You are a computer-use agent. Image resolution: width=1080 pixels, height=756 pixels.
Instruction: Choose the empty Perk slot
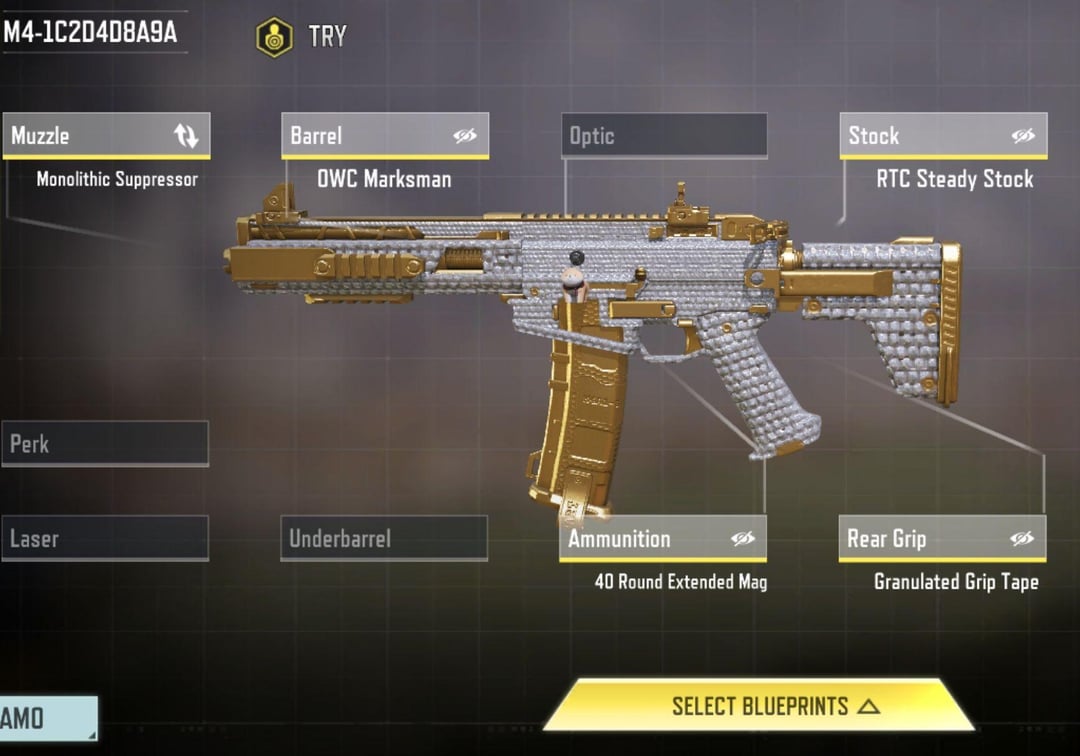[105, 443]
